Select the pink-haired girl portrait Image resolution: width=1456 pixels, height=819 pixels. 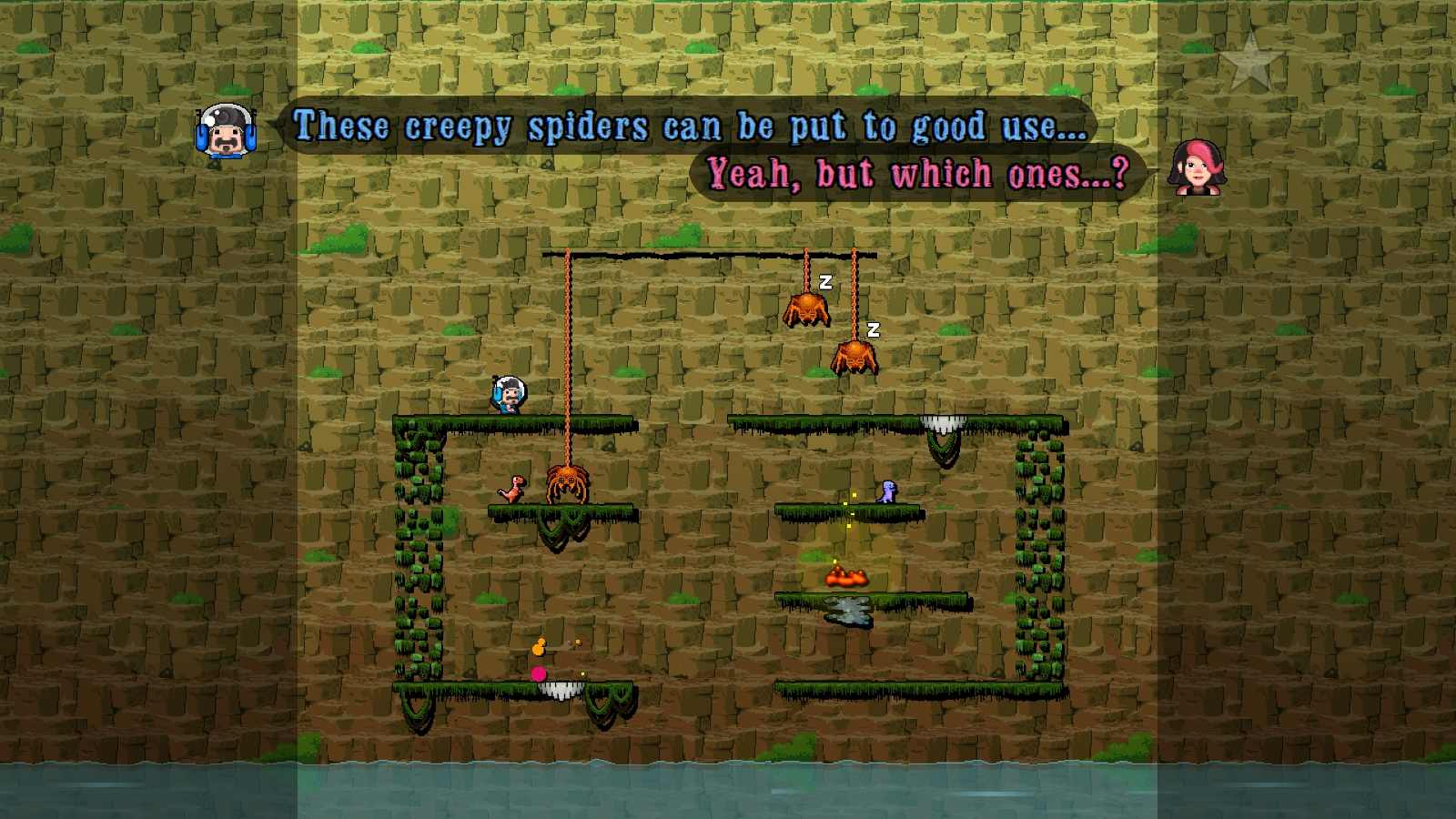[1198, 167]
